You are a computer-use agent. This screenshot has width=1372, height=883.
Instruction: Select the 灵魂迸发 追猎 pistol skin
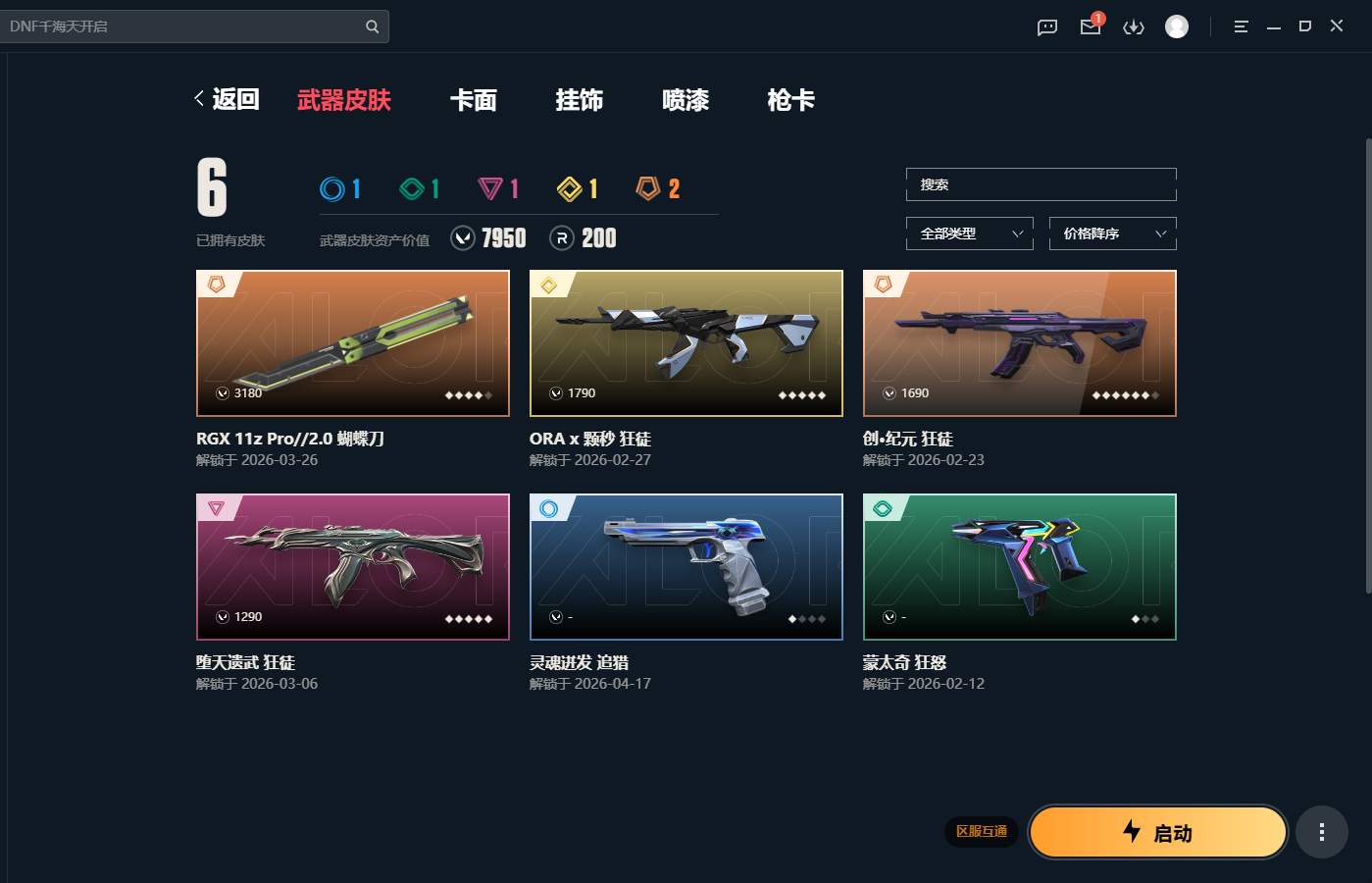[x=686, y=567]
